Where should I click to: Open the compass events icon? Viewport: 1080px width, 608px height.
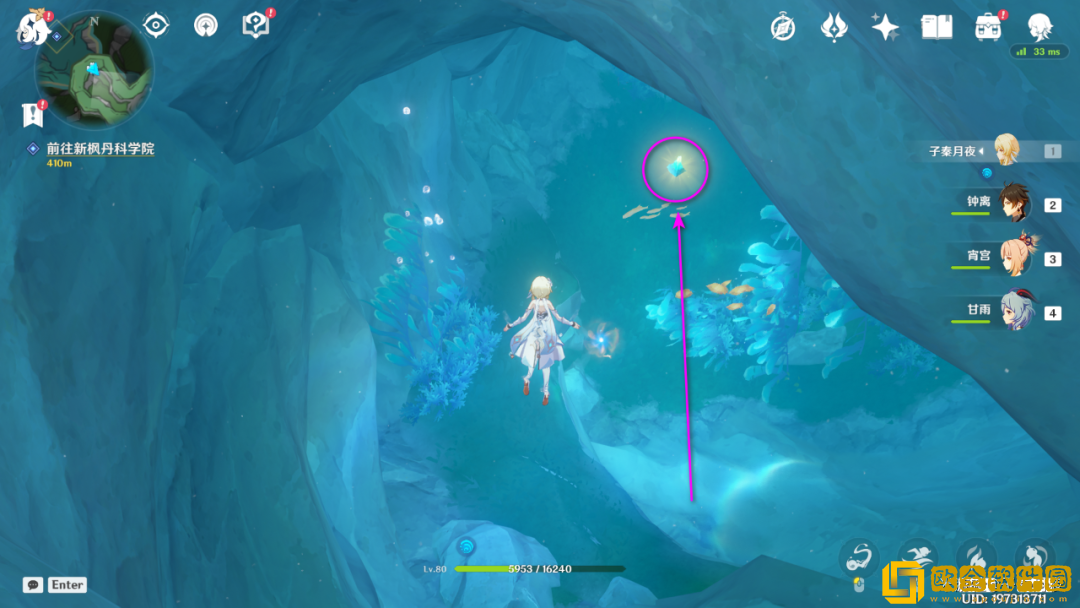tap(783, 27)
